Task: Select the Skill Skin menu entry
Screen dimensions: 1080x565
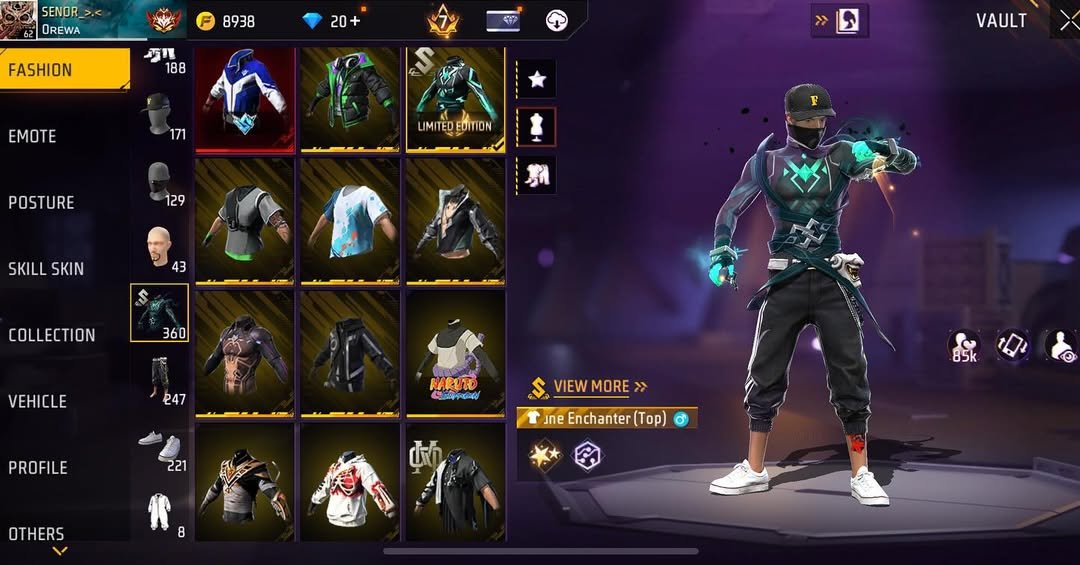Action: (46, 268)
